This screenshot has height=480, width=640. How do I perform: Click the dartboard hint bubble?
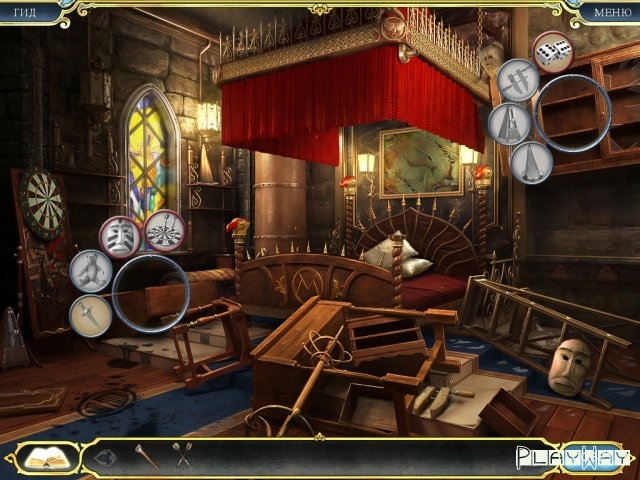(163, 231)
